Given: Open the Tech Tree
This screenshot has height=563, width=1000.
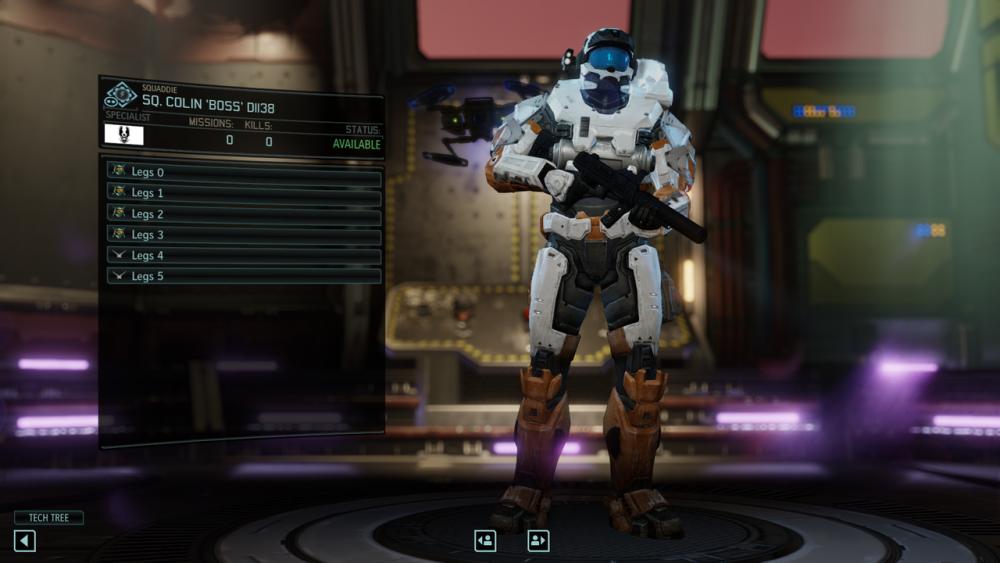Looking at the screenshot, I should click(x=48, y=518).
